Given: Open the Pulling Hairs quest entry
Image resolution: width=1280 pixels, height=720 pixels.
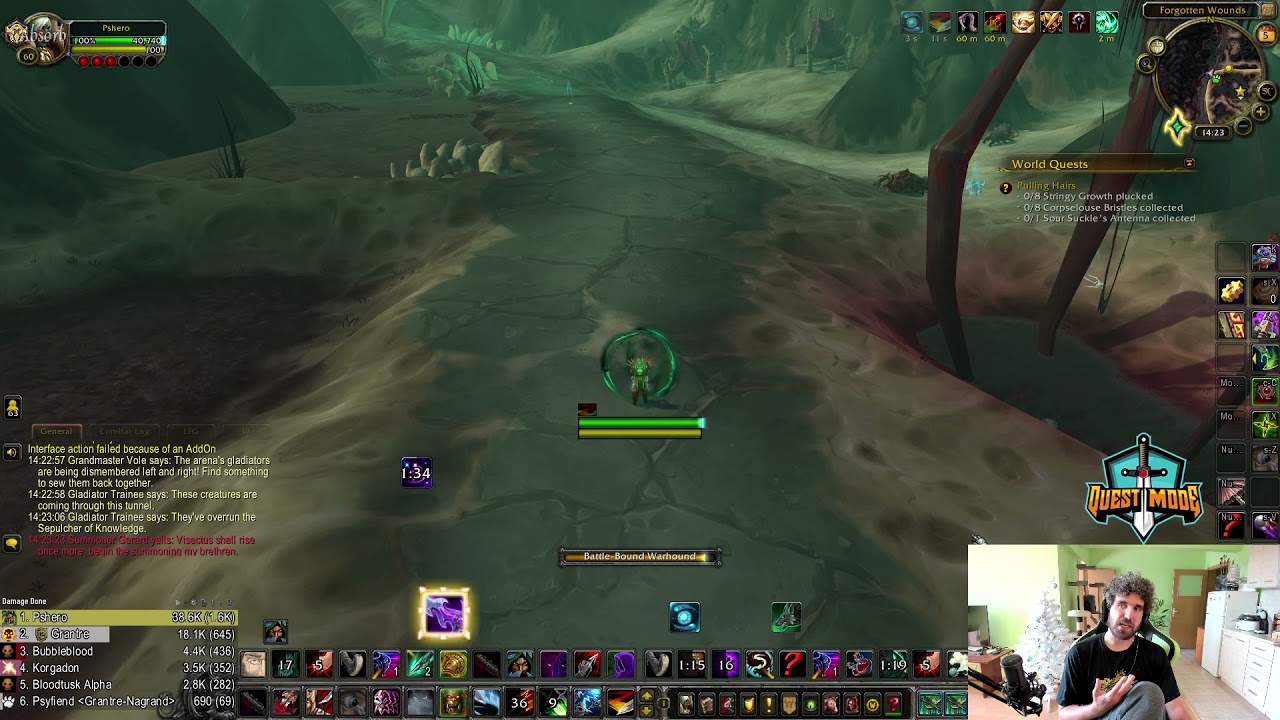Looking at the screenshot, I should click(1046, 185).
